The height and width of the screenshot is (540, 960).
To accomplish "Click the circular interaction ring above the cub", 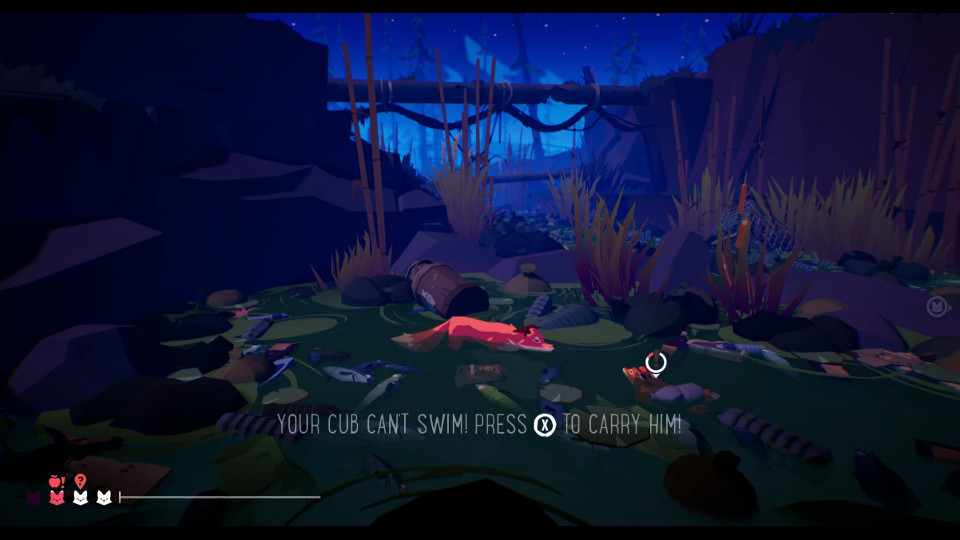I will 656,362.
